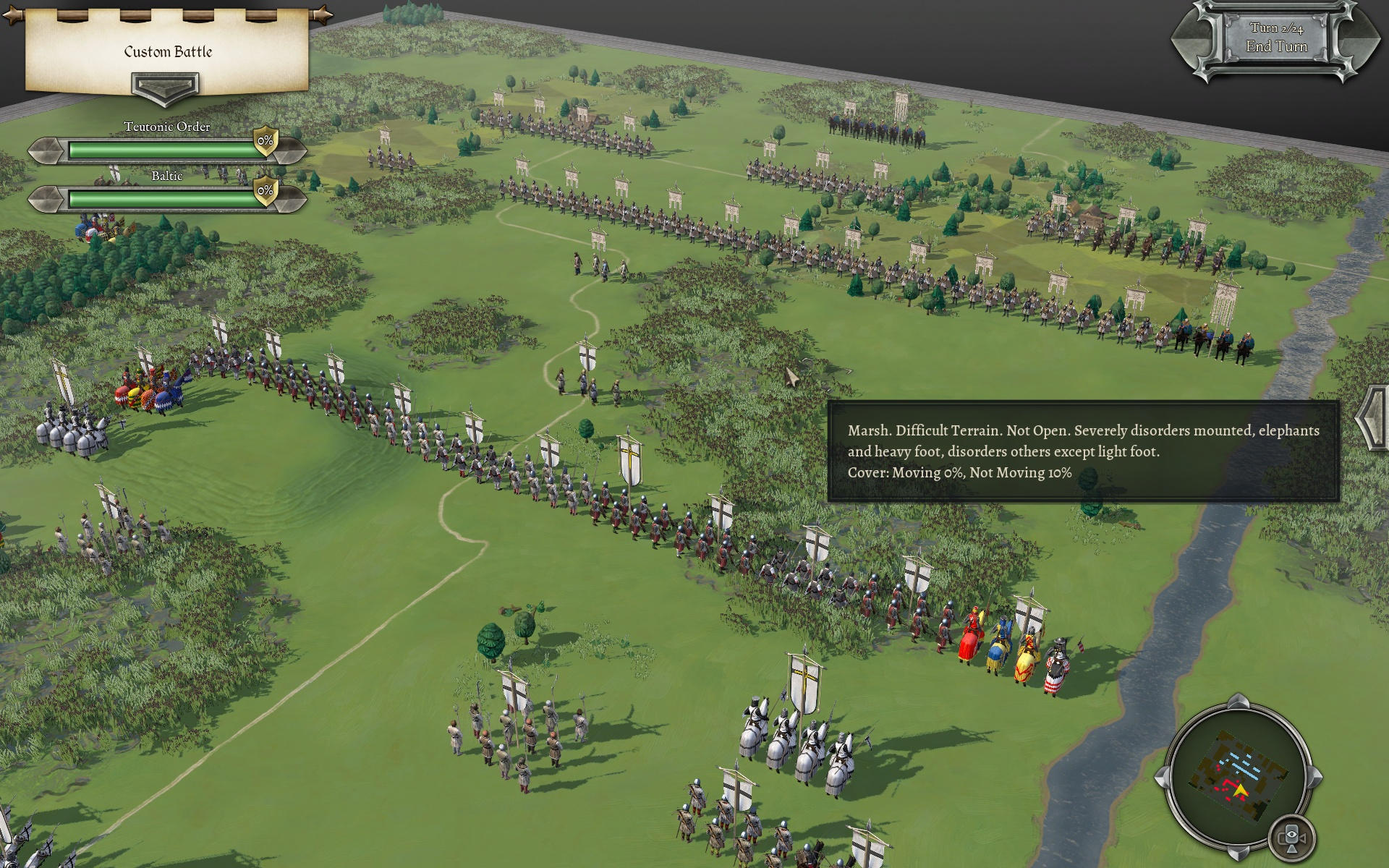Screen dimensions: 1389x868
Task: Open the east compass spike on the minimap ring
Action: 1315,776
